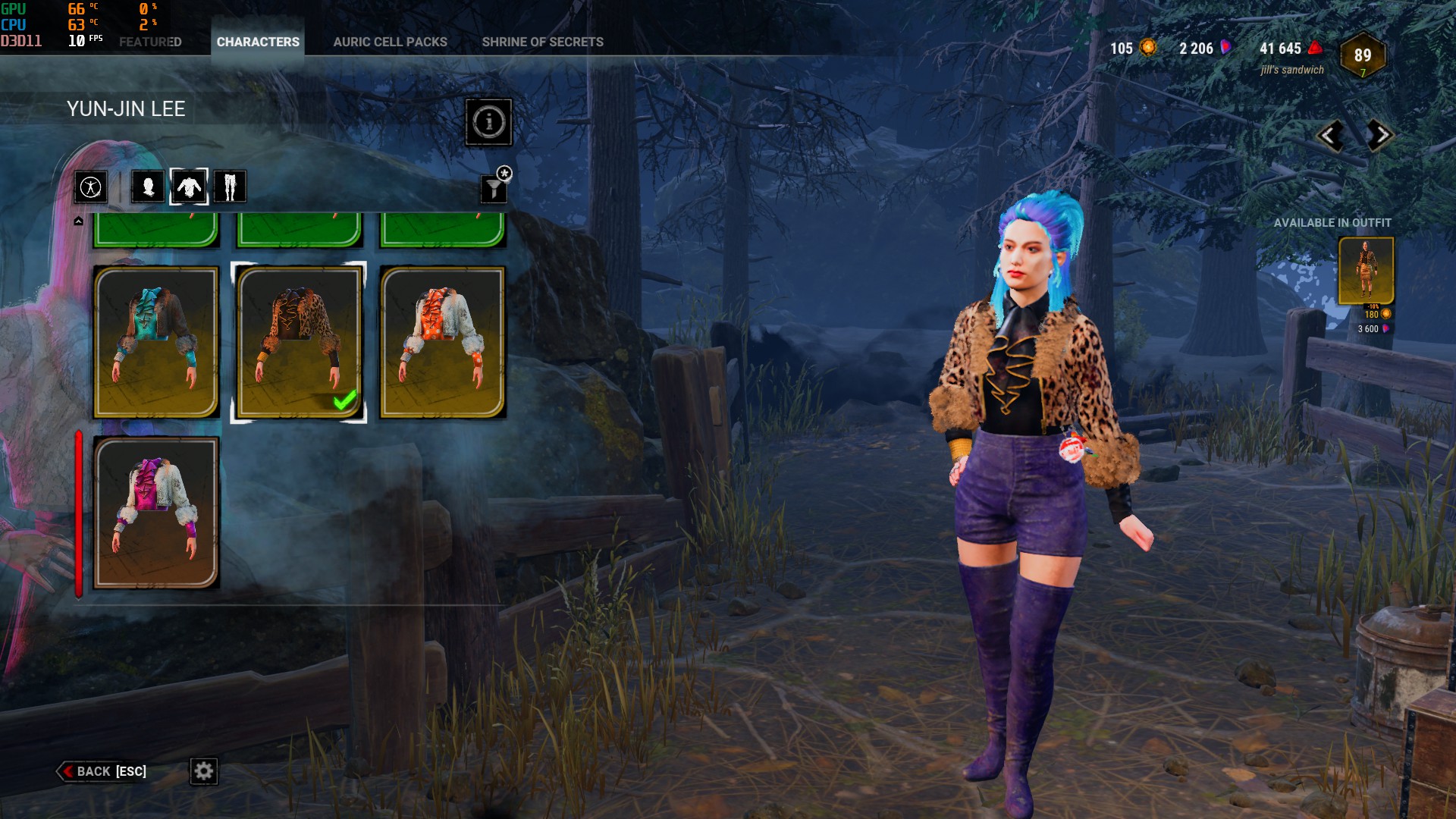Image resolution: width=1456 pixels, height=819 pixels.
Task: Select the full outfit category icon
Action: (90, 187)
